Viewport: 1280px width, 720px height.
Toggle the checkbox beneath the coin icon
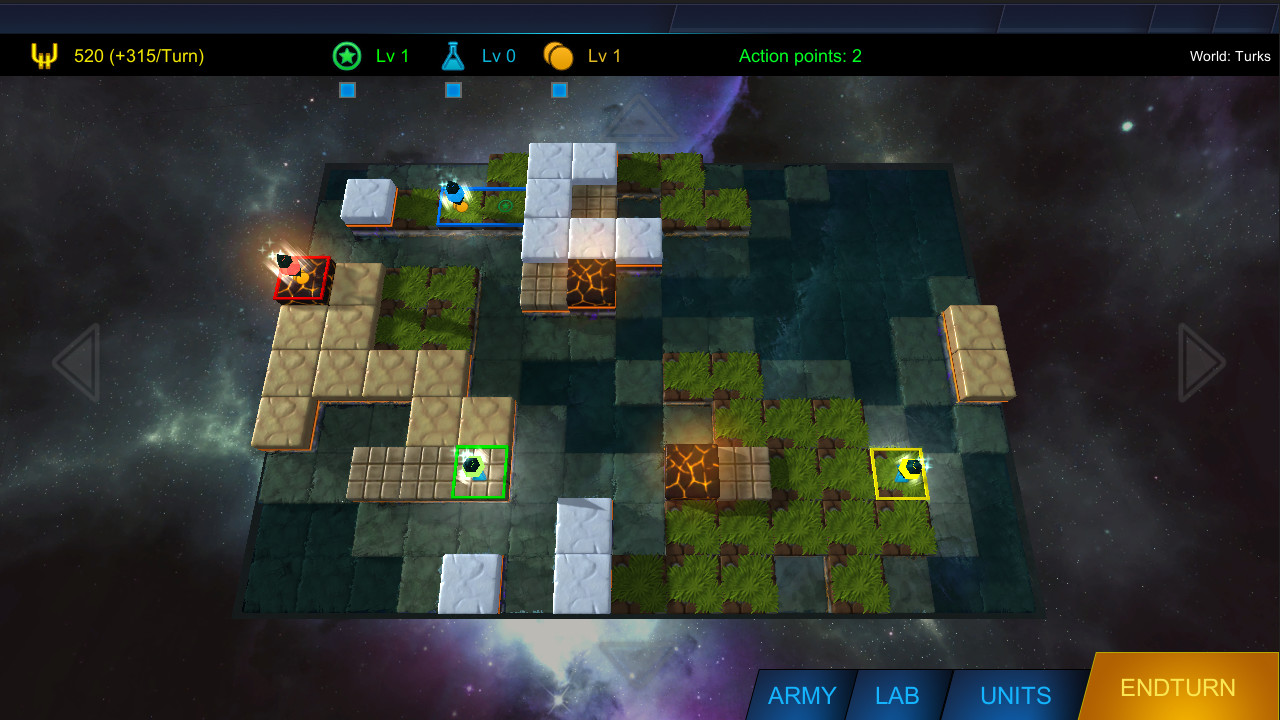click(559, 90)
